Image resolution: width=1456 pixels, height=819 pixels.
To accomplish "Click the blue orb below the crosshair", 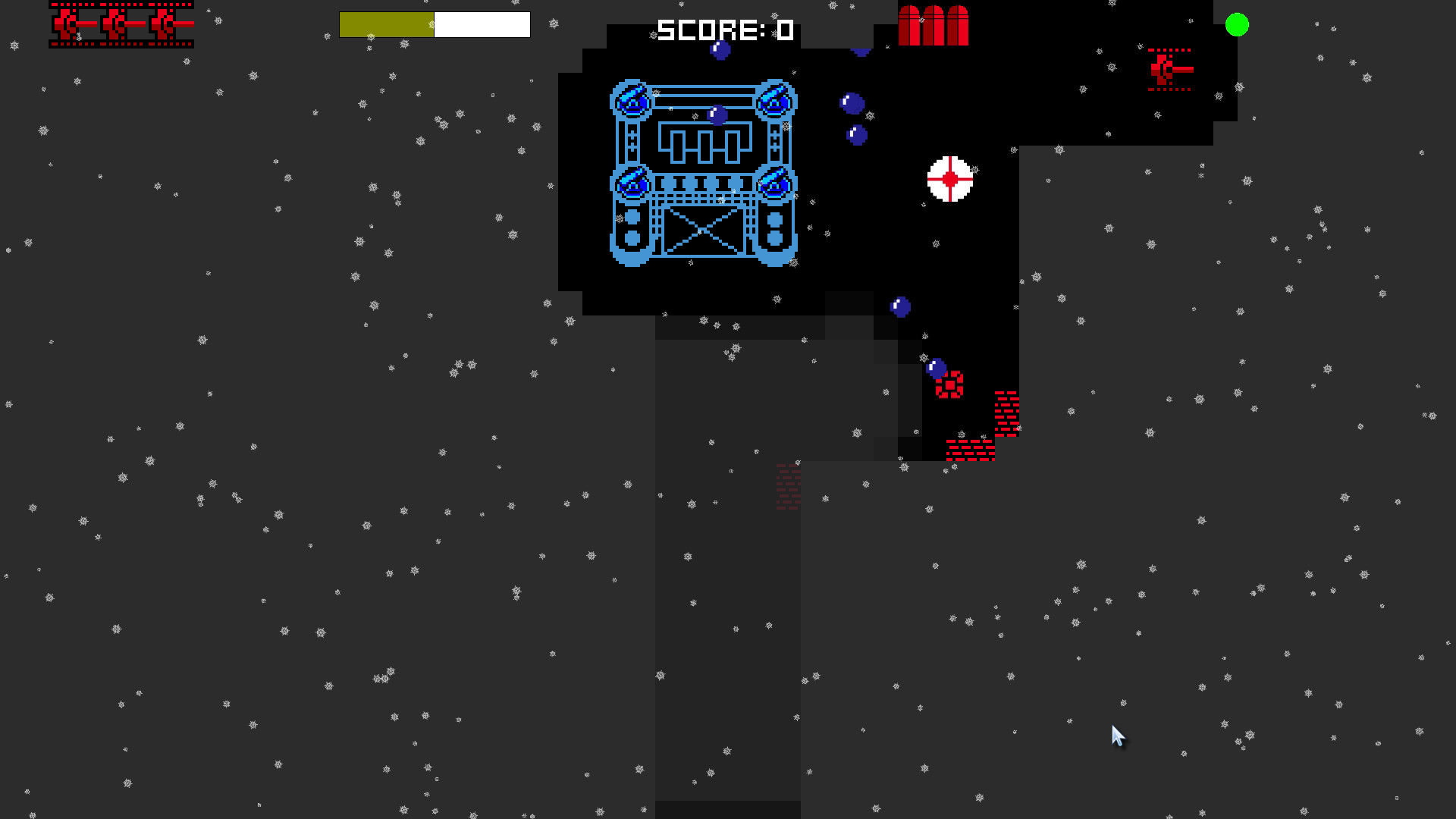I will tap(899, 306).
